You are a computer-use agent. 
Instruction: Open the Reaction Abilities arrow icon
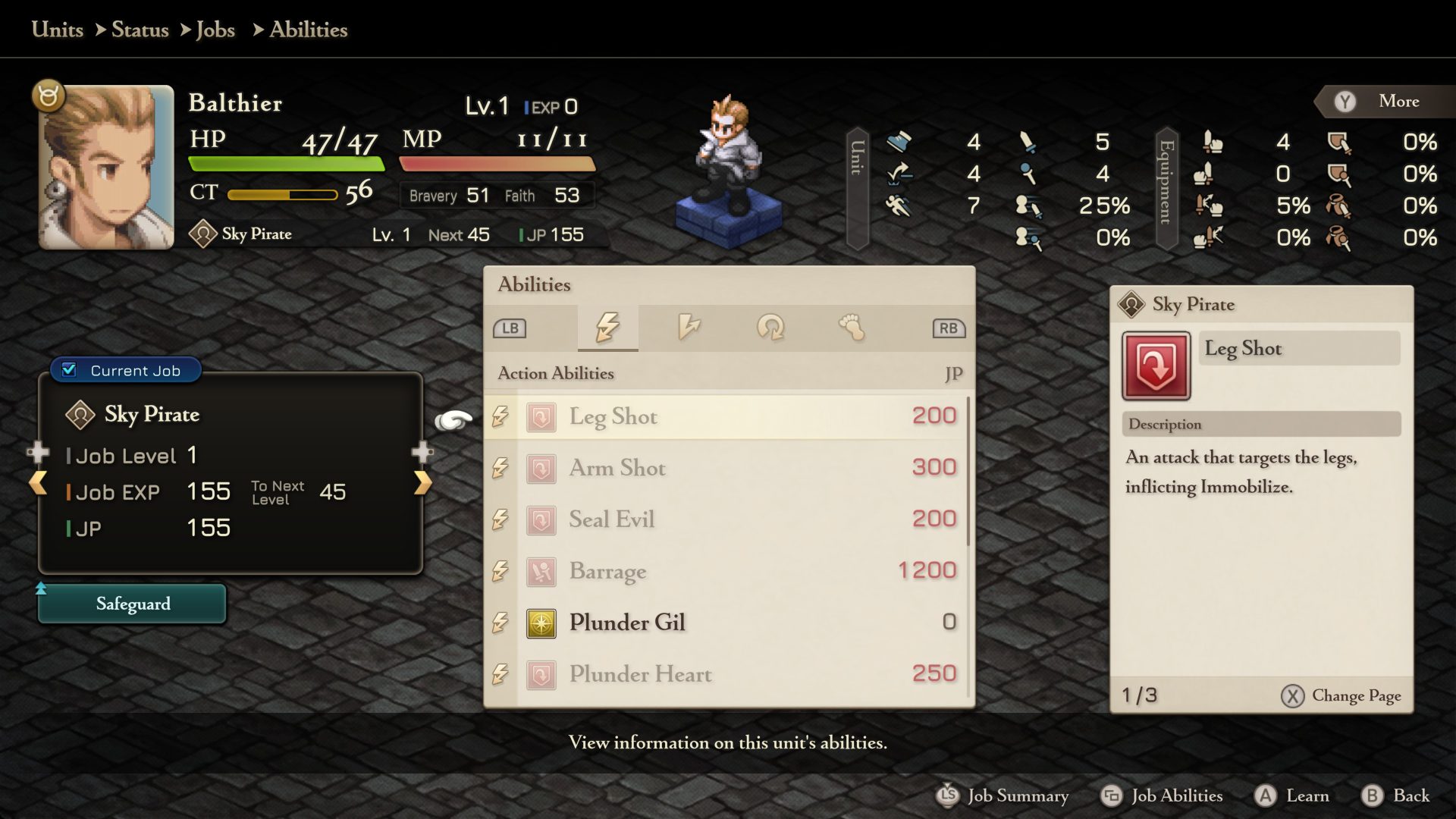coord(689,328)
